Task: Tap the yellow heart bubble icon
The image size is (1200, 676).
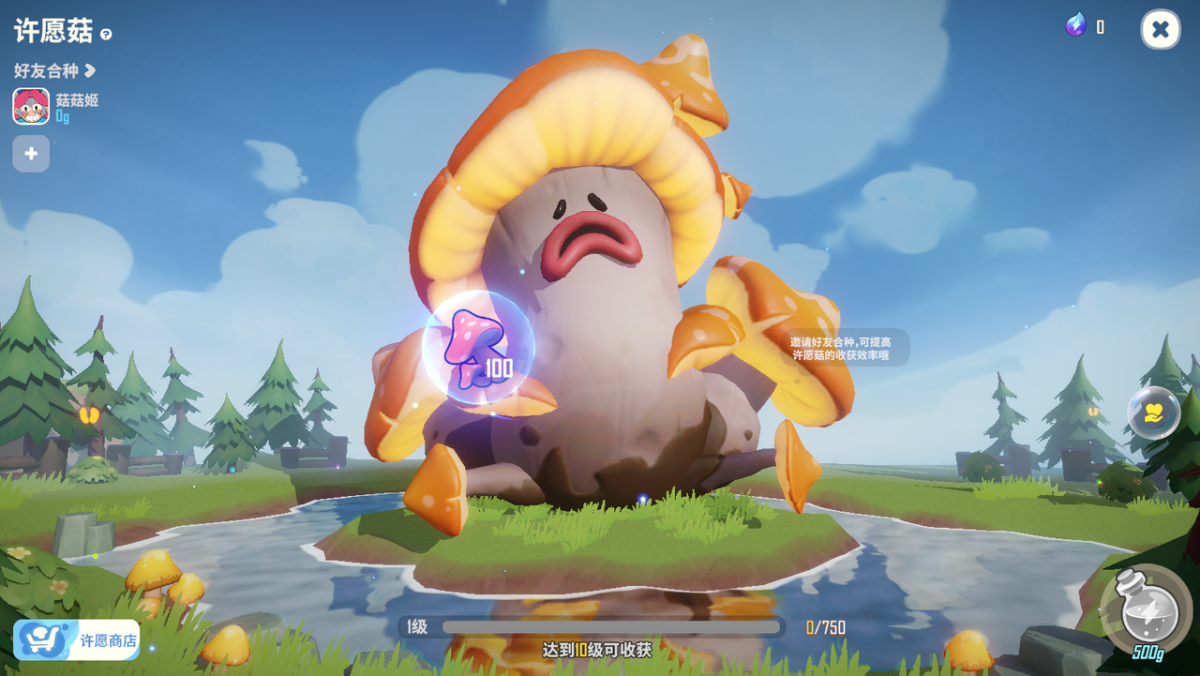Action: [1153, 412]
